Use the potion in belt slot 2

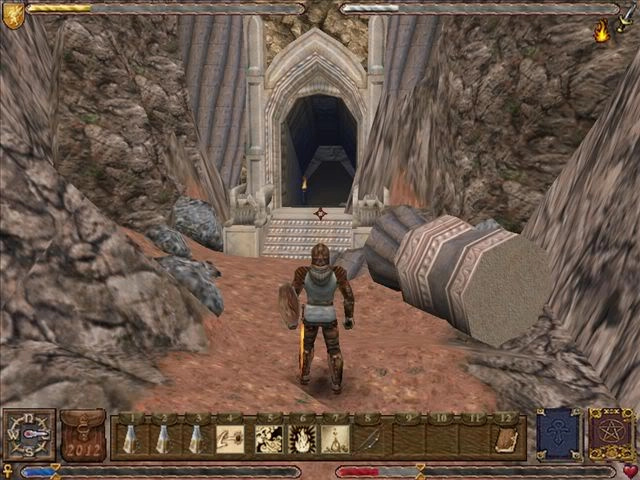point(163,438)
